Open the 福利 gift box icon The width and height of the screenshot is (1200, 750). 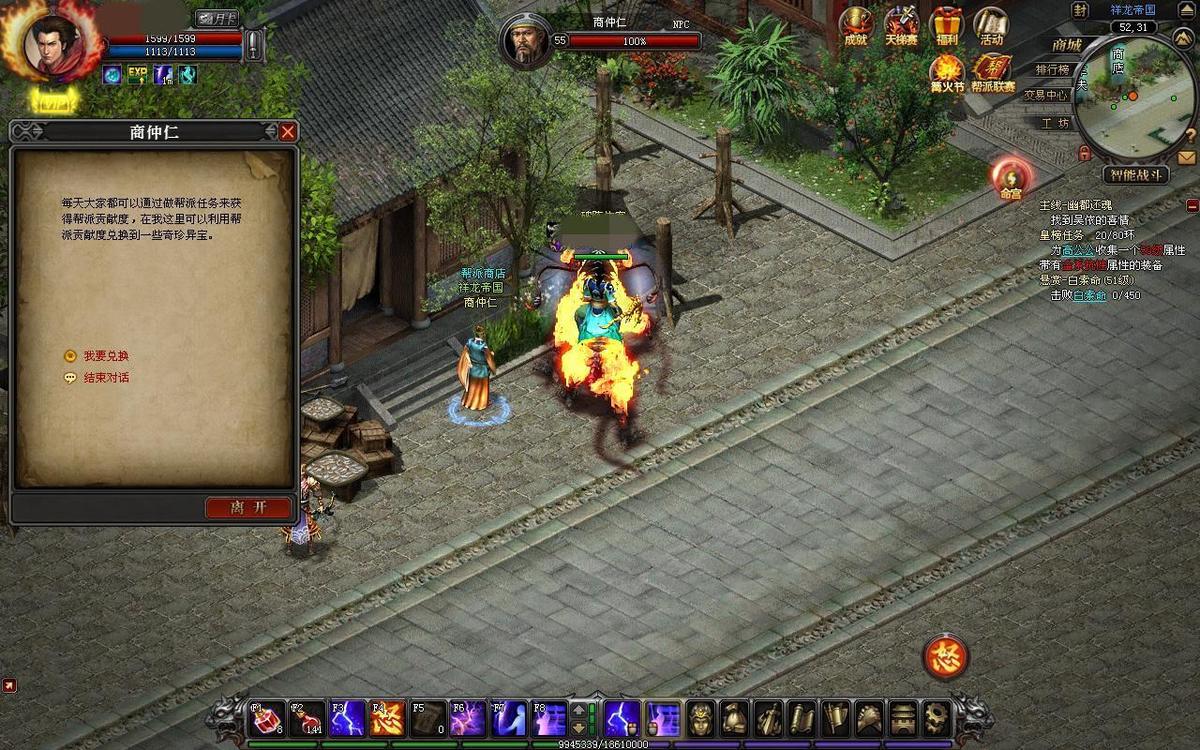pos(945,27)
